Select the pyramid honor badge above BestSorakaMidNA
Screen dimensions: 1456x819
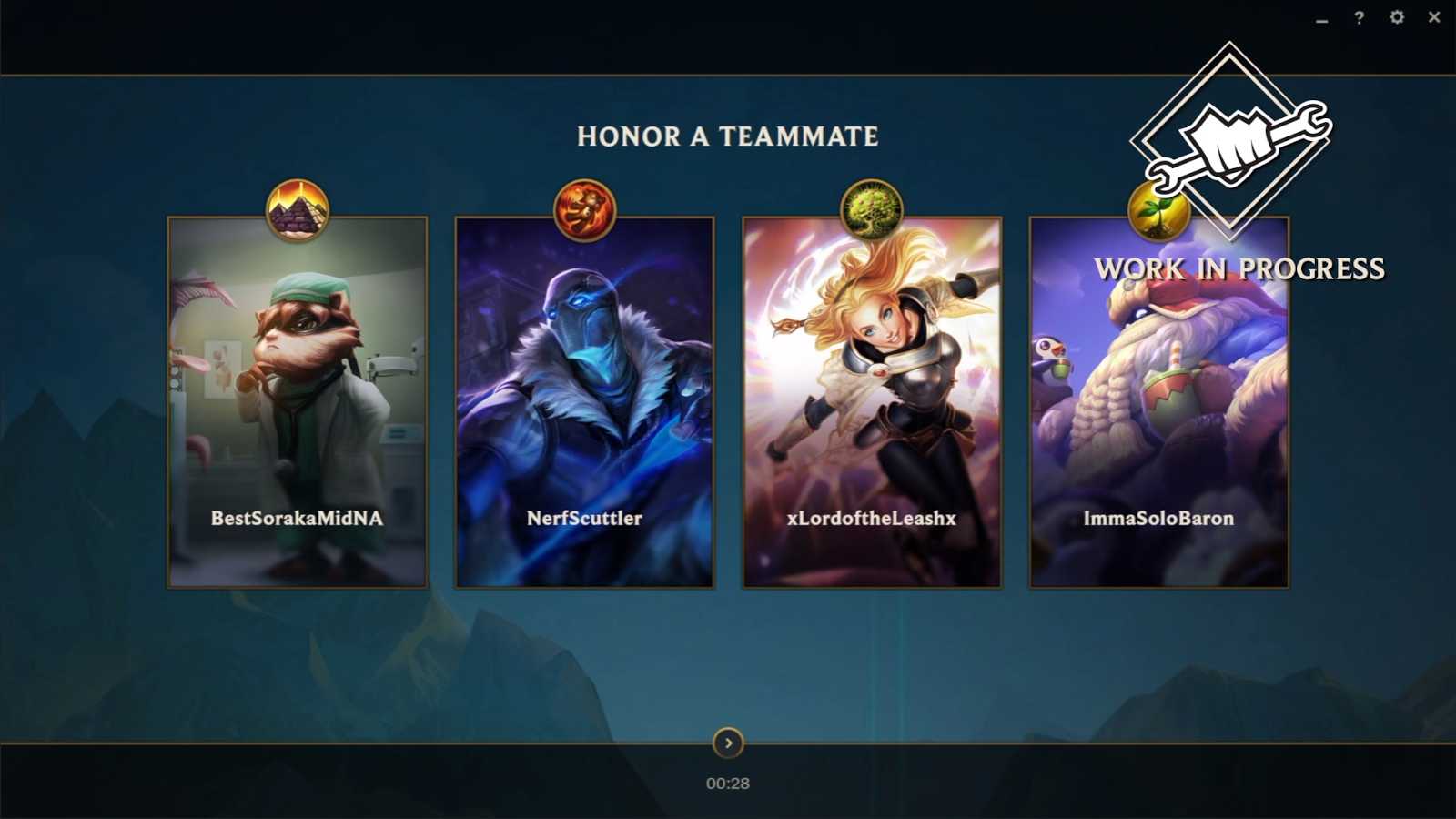coord(296,207)
